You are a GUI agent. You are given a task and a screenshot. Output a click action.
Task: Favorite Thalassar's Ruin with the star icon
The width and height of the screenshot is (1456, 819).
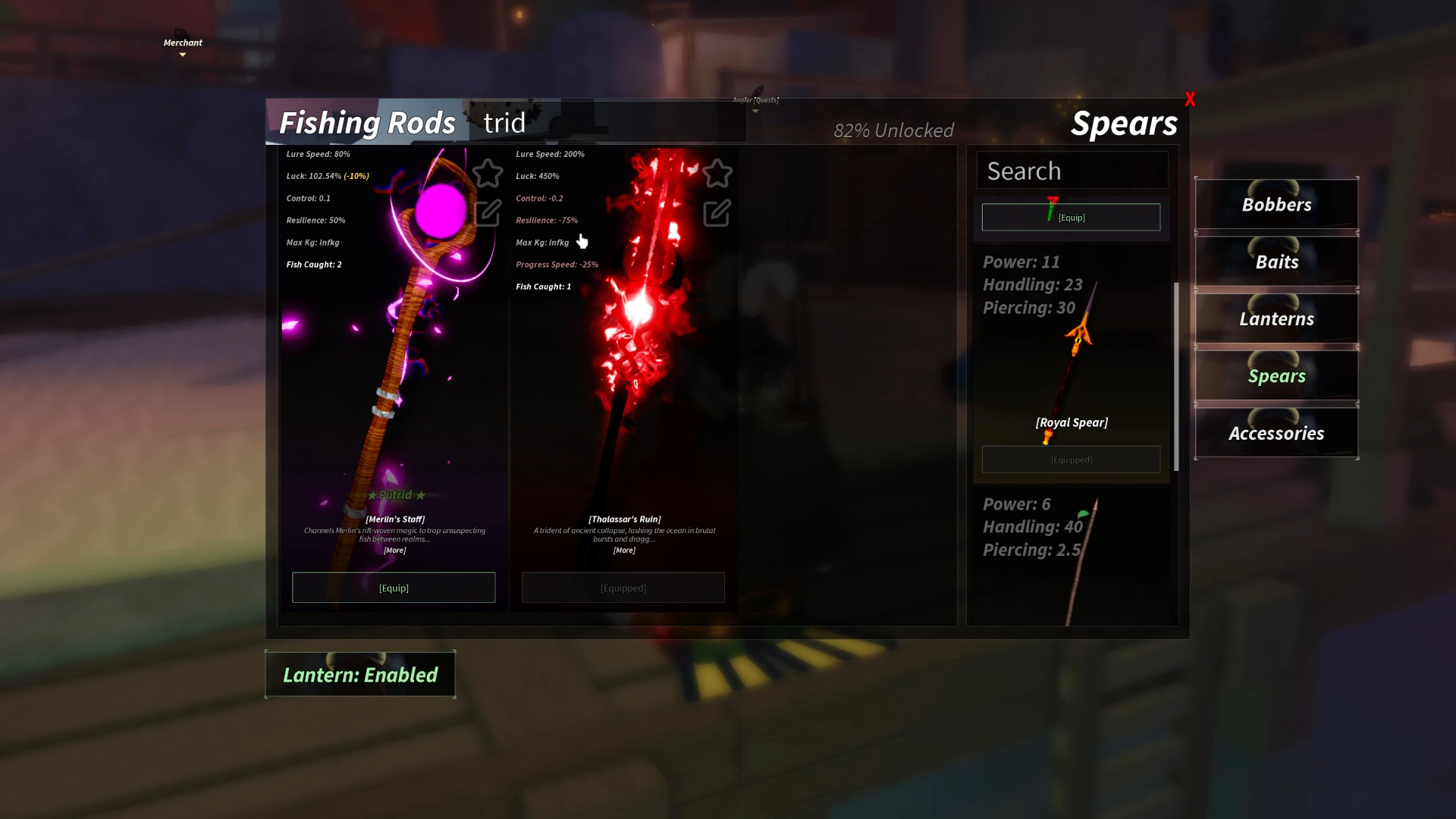click(x=716, y=173)
